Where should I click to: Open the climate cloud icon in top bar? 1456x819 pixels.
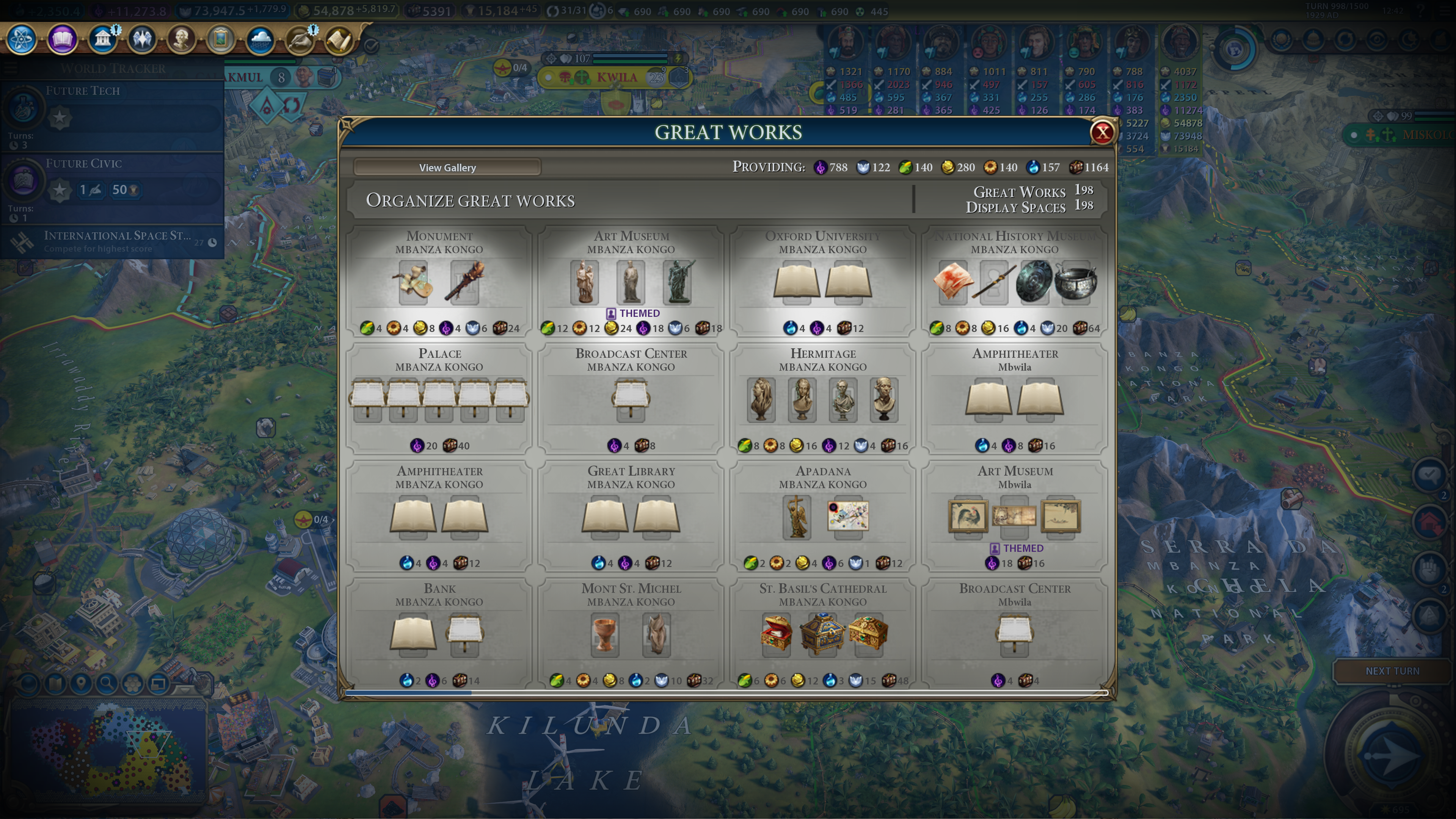[x=260, y=39]
